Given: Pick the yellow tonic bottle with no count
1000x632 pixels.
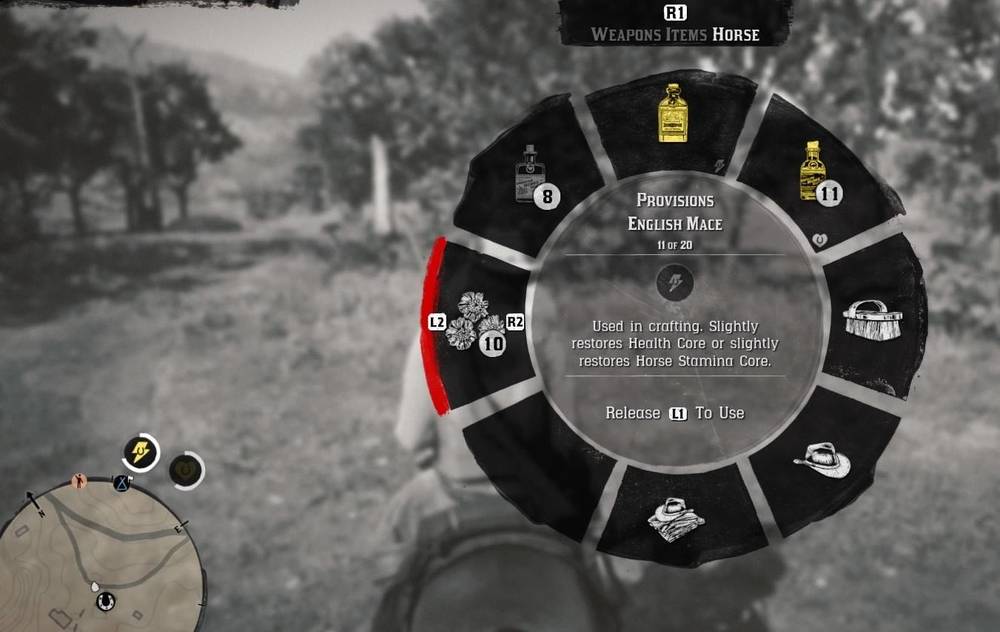Looking at the screenshot, I should pos(672,119).
